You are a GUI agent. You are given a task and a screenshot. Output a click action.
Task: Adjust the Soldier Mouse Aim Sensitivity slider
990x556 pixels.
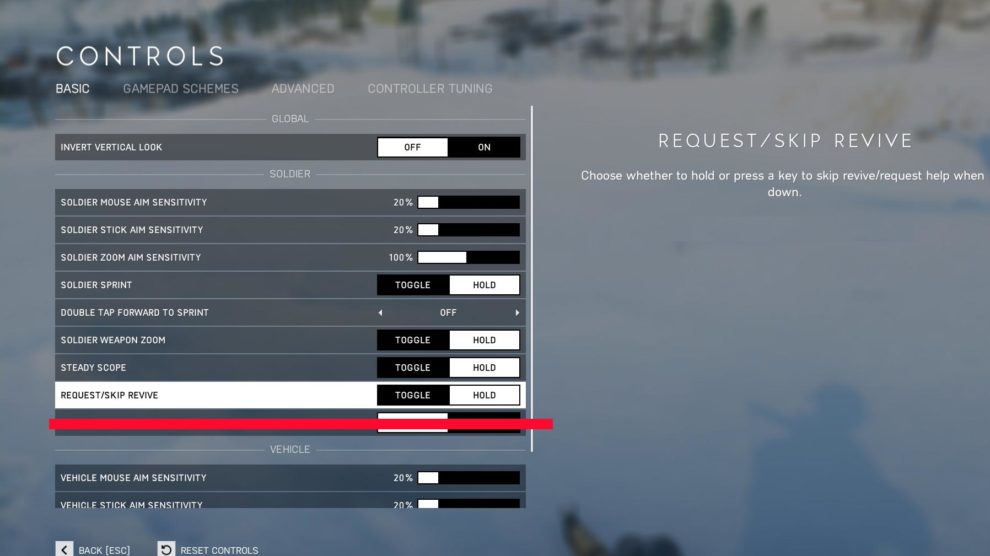[468, 202]
